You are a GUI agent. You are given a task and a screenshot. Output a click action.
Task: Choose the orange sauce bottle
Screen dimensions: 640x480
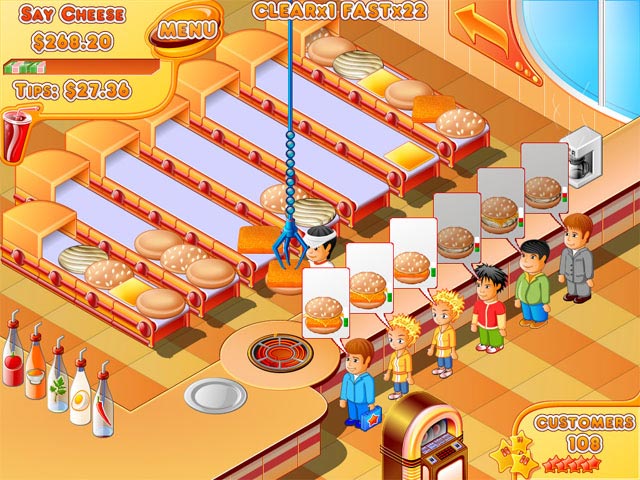[35, 365]
